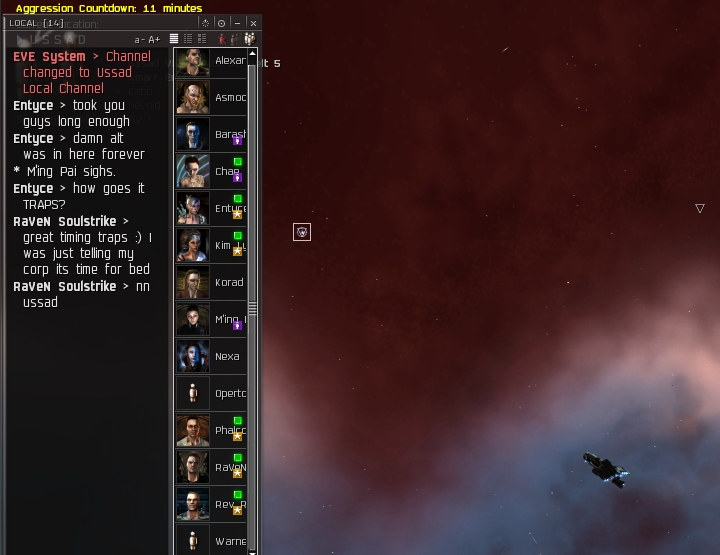Select Entyce in the Local member list

(229, 208)
